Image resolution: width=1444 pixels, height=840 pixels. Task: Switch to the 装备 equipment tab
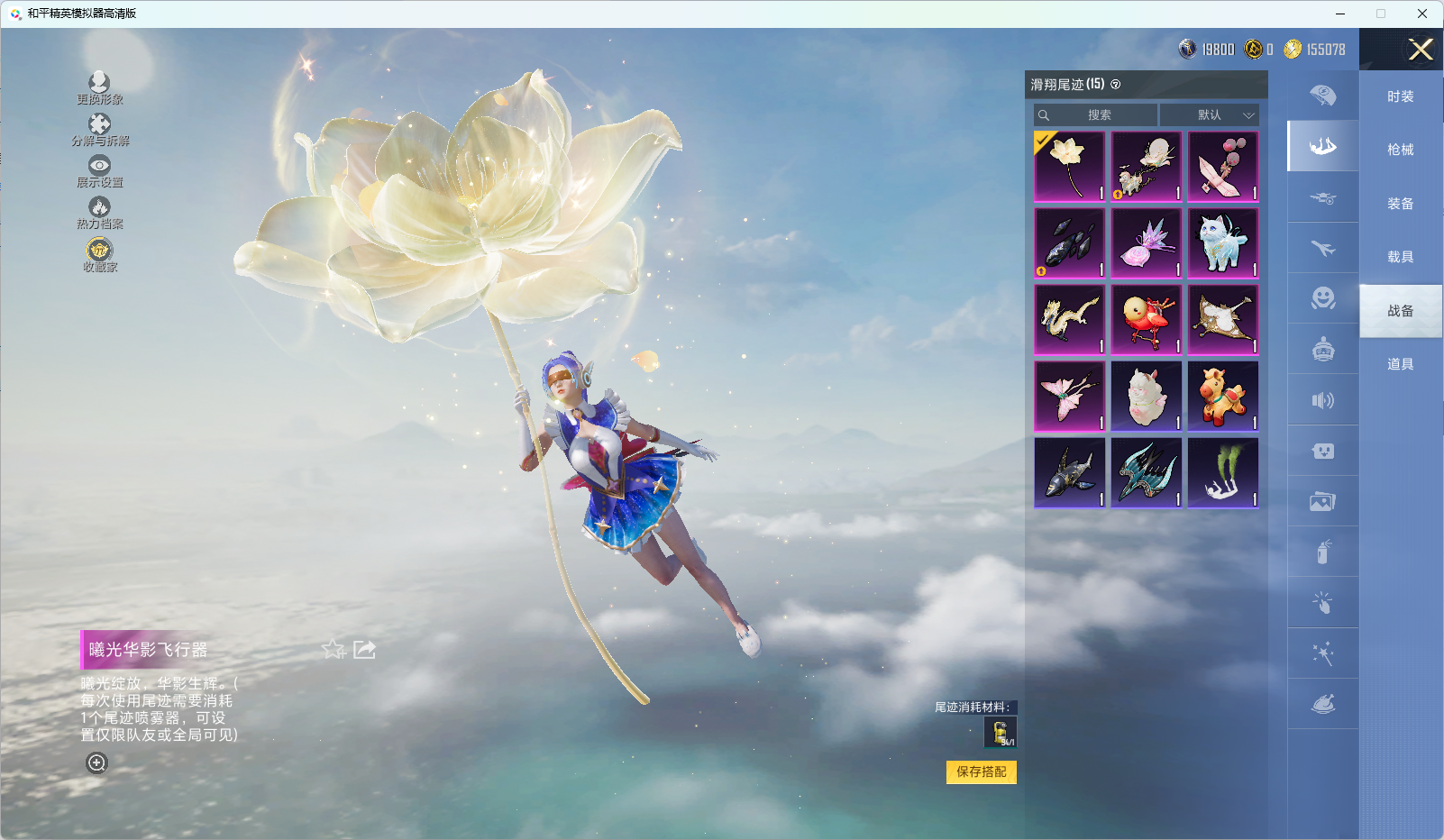click(1400, 204)
